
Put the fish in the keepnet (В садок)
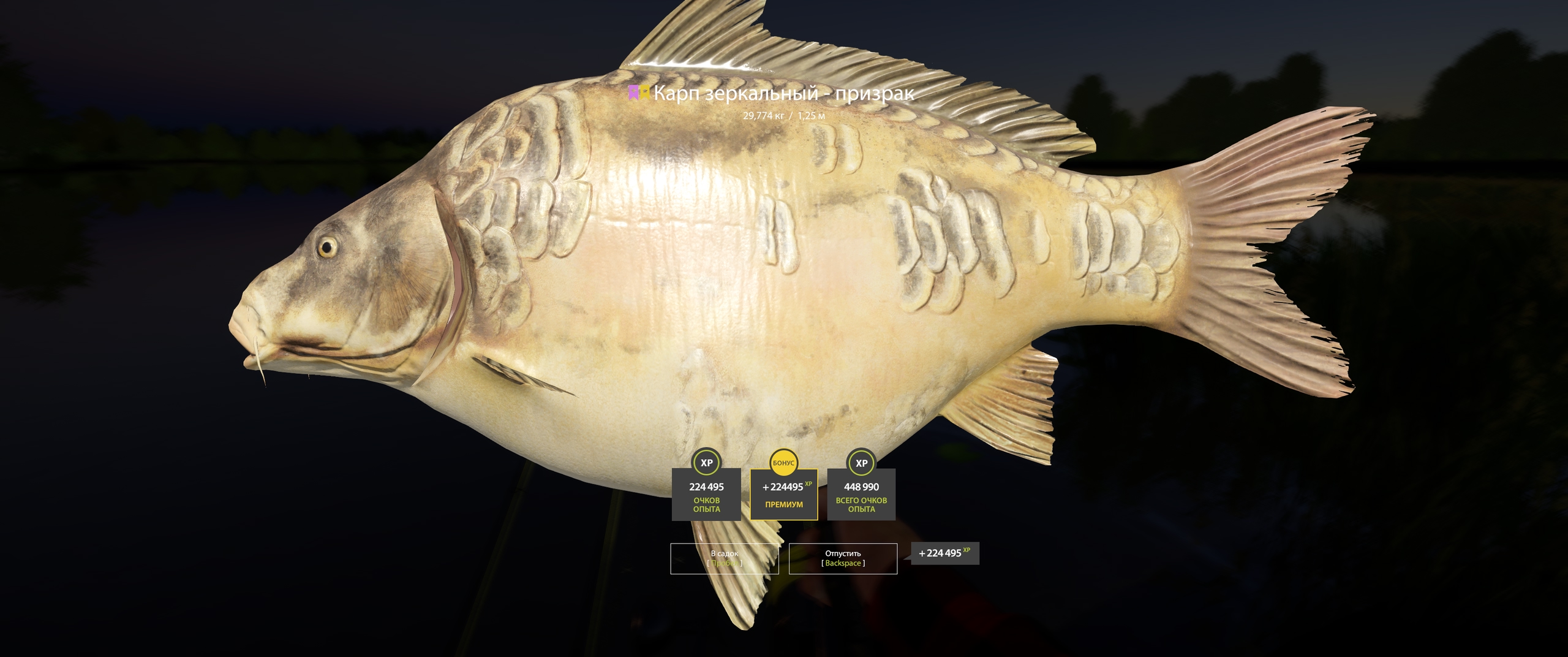[724, 558]
